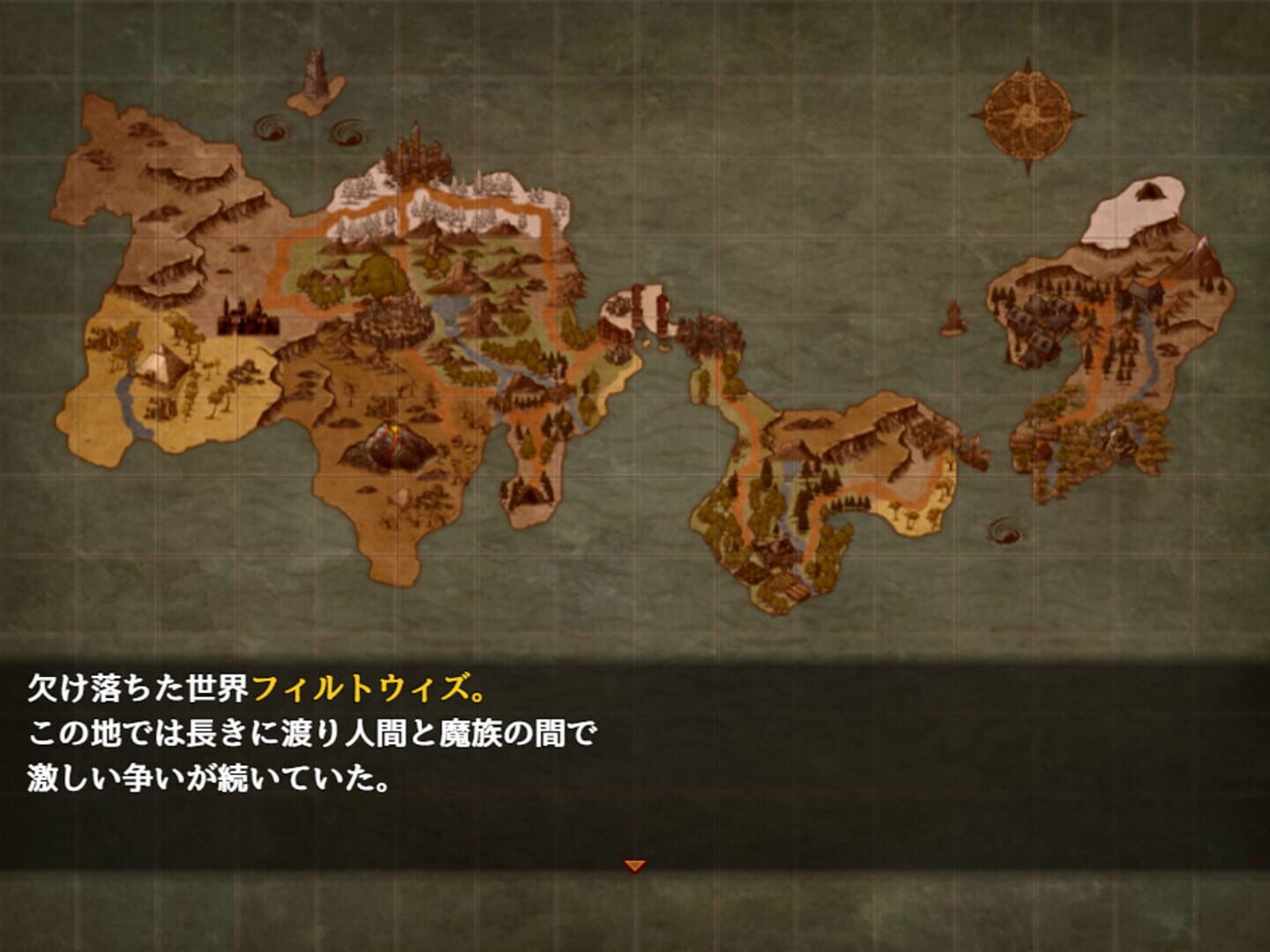Click the advance-dialogue triangle to continue
This screenshot has width=1270, height=952.
pyautogui.click(x=635, y=866)
